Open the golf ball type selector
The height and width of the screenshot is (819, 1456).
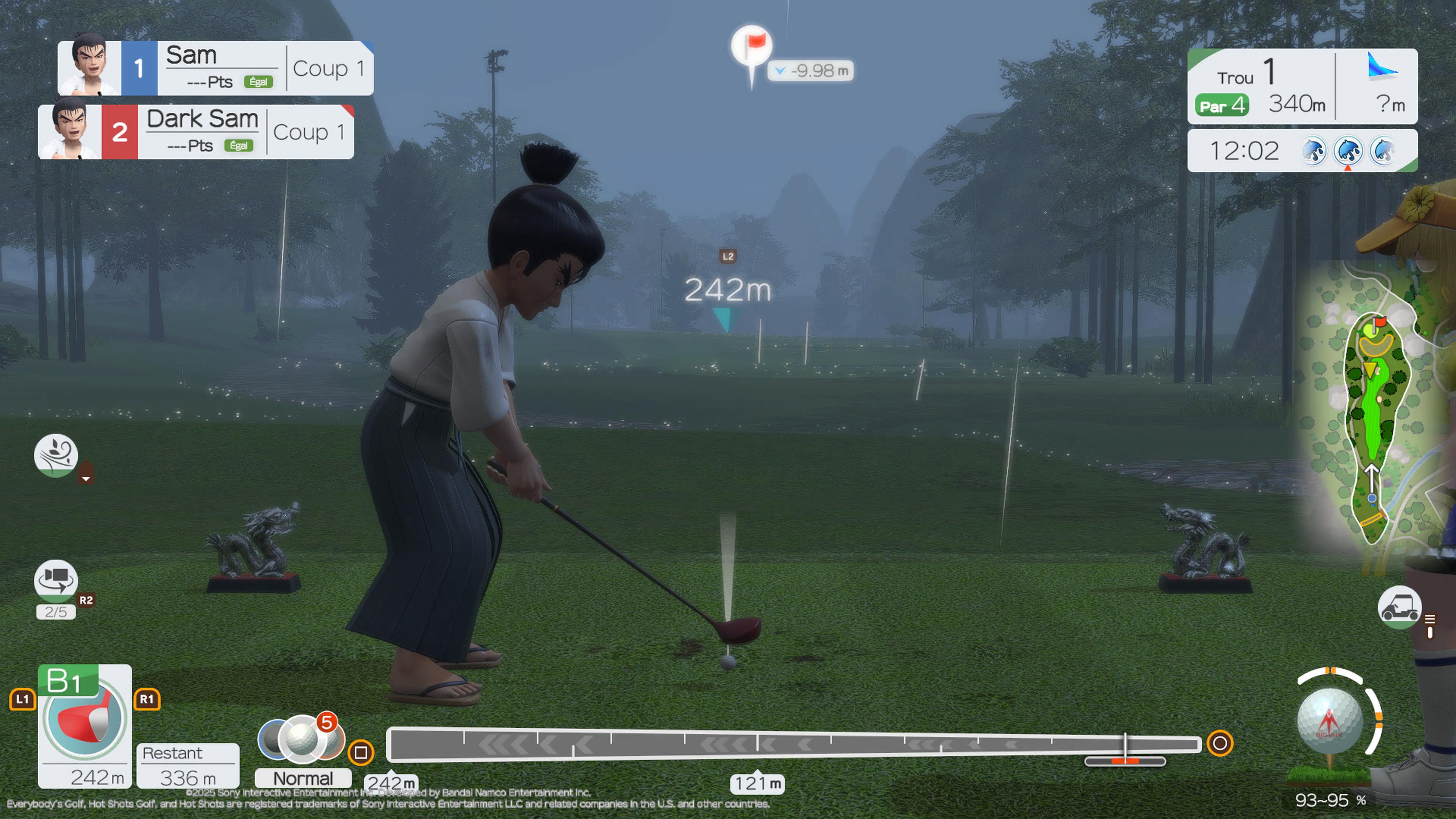click(301, 737)
